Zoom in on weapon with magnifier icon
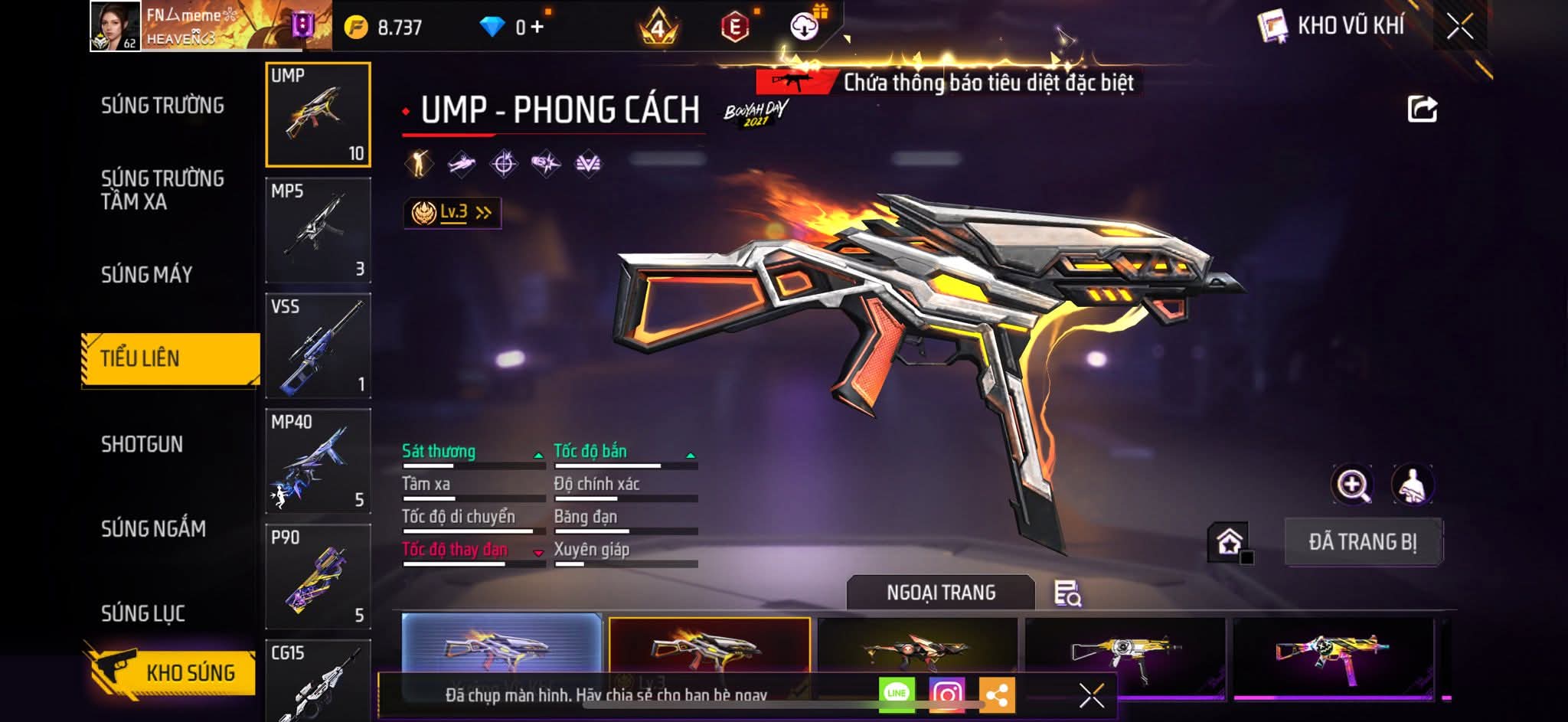The width and height of the screenshot is (1568, 722). coord(1352,485)
